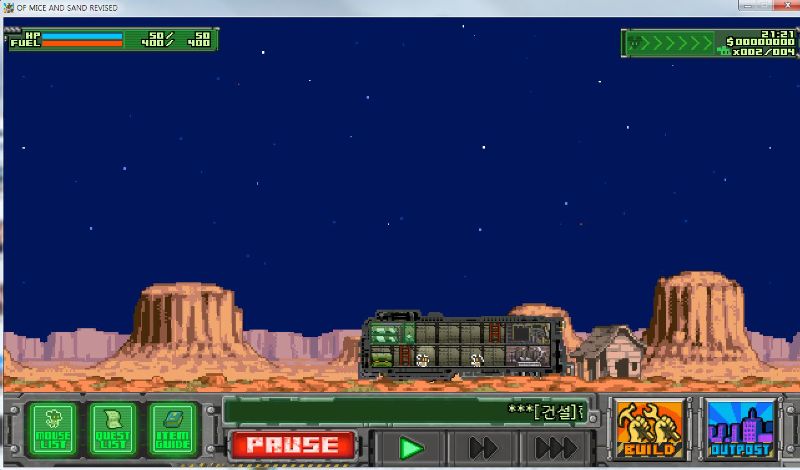Open the Mouse List panel

click(50, 429)
